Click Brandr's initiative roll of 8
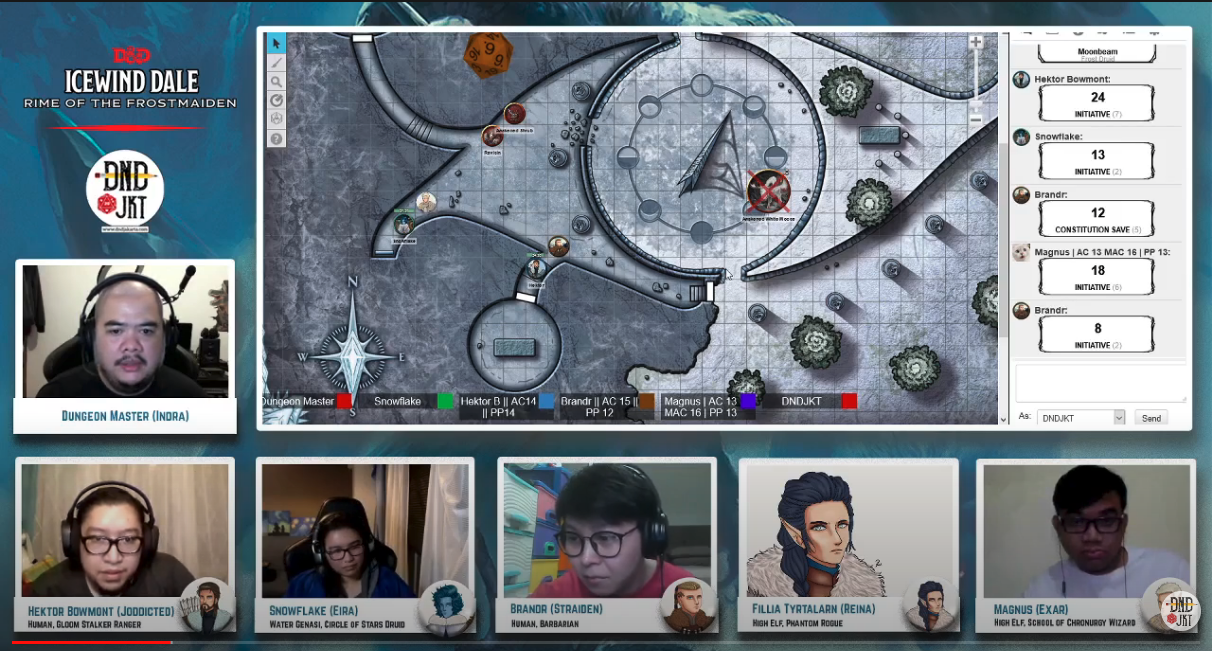This screenshot has width=1212, height=651. 1097,328
